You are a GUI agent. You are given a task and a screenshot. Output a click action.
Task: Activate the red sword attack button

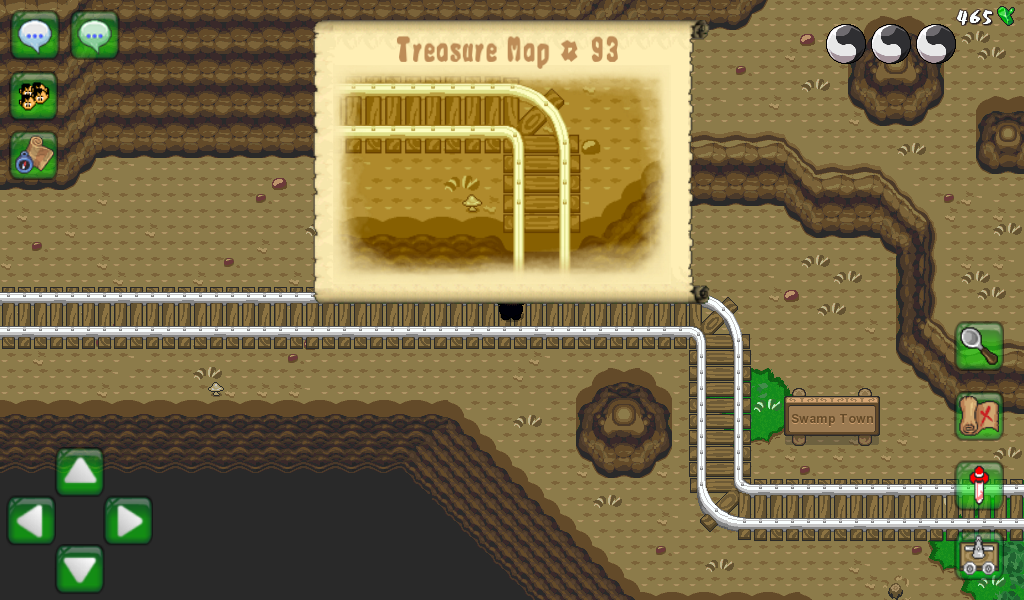(979, 486)
